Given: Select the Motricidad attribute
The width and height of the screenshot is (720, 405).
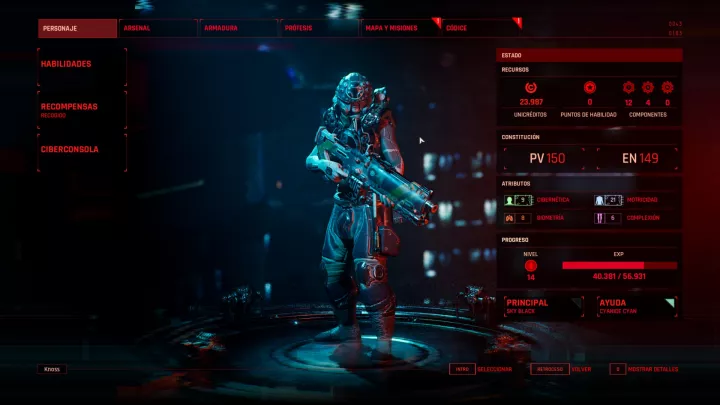Looking at the screenshot, I should tap(638, 200).
